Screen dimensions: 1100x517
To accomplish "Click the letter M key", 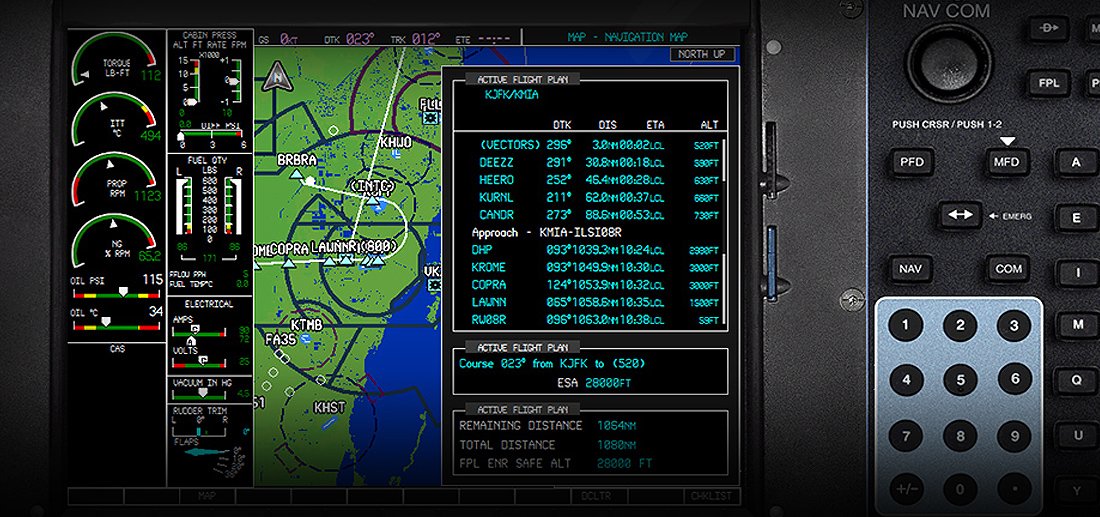I will coord(1078,325).
